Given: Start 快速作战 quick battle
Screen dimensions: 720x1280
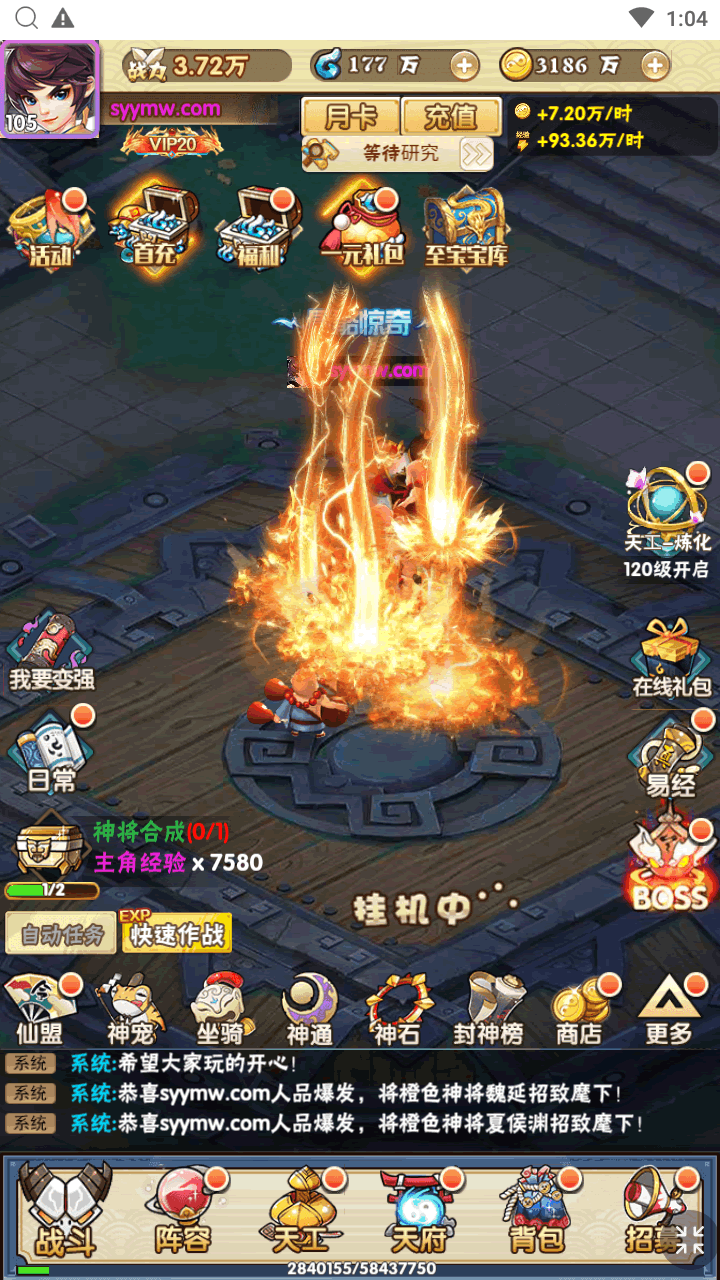Looking at the screenshot, I should (177, 935).
